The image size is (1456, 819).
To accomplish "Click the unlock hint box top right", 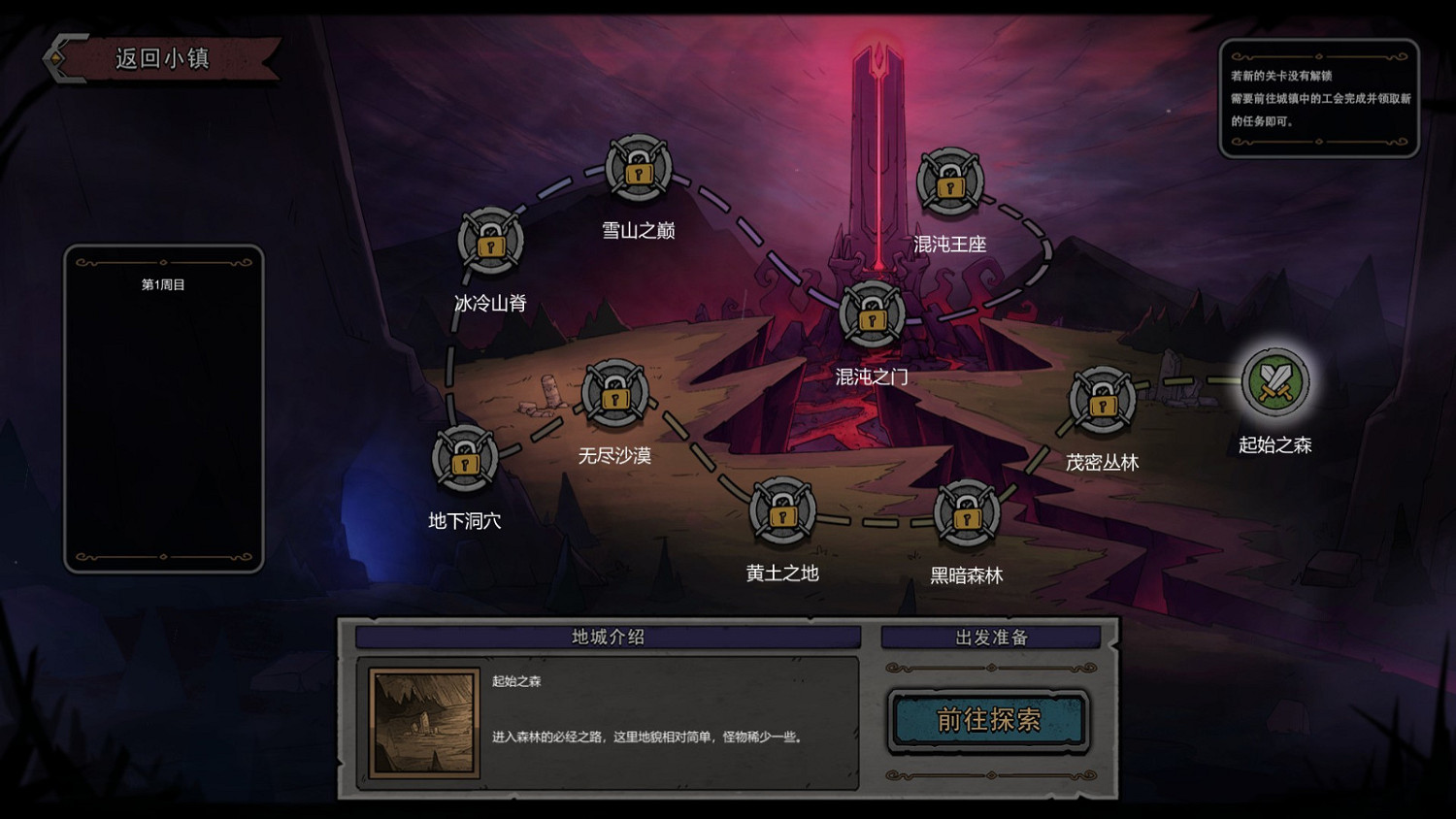I will click(x=1322, y=98).
